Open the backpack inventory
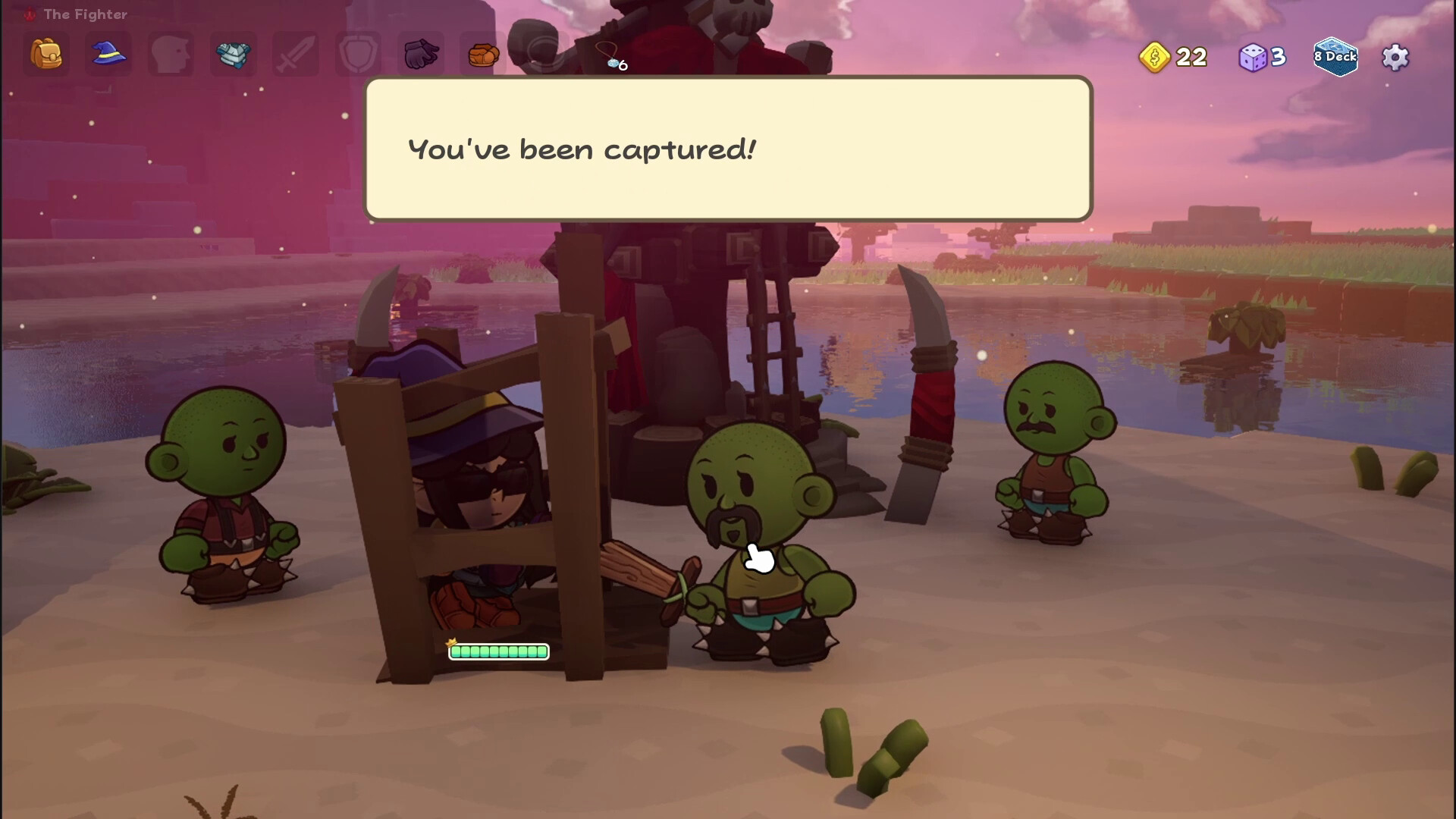The width and height of the screenshot is (1456, 819). pos(45,53)
